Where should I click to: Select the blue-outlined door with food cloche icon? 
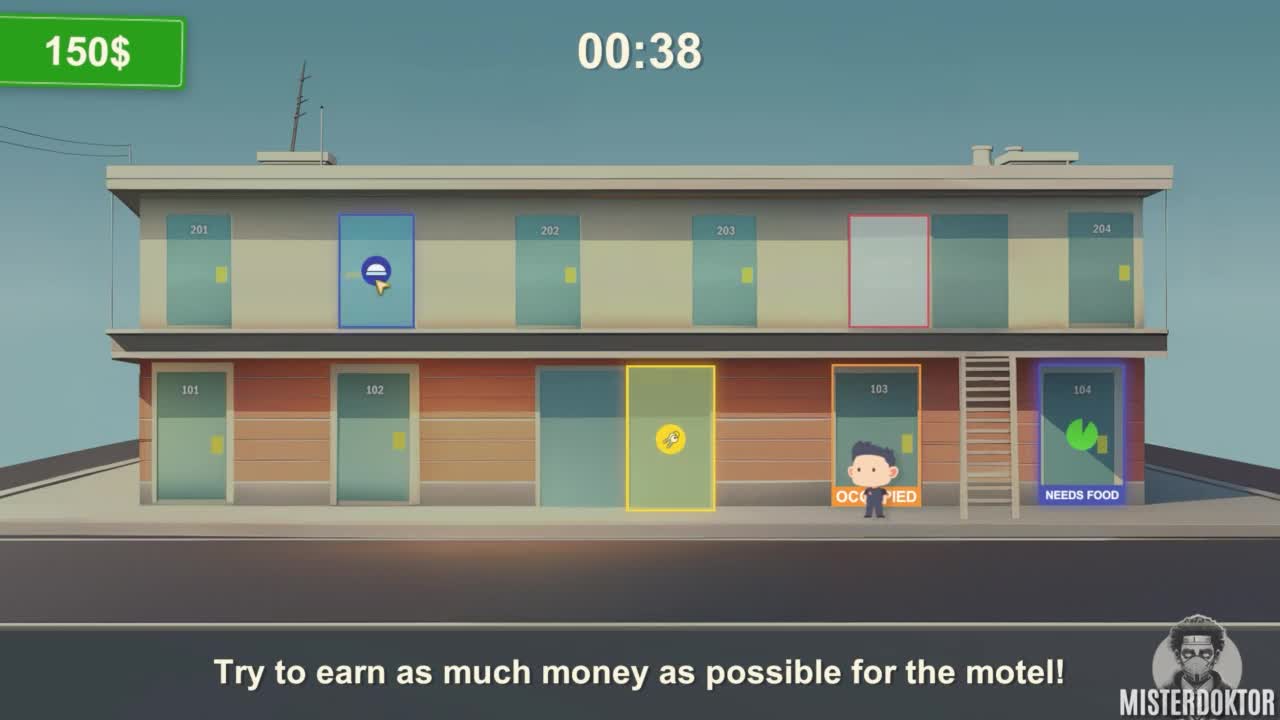pos(376,271)
